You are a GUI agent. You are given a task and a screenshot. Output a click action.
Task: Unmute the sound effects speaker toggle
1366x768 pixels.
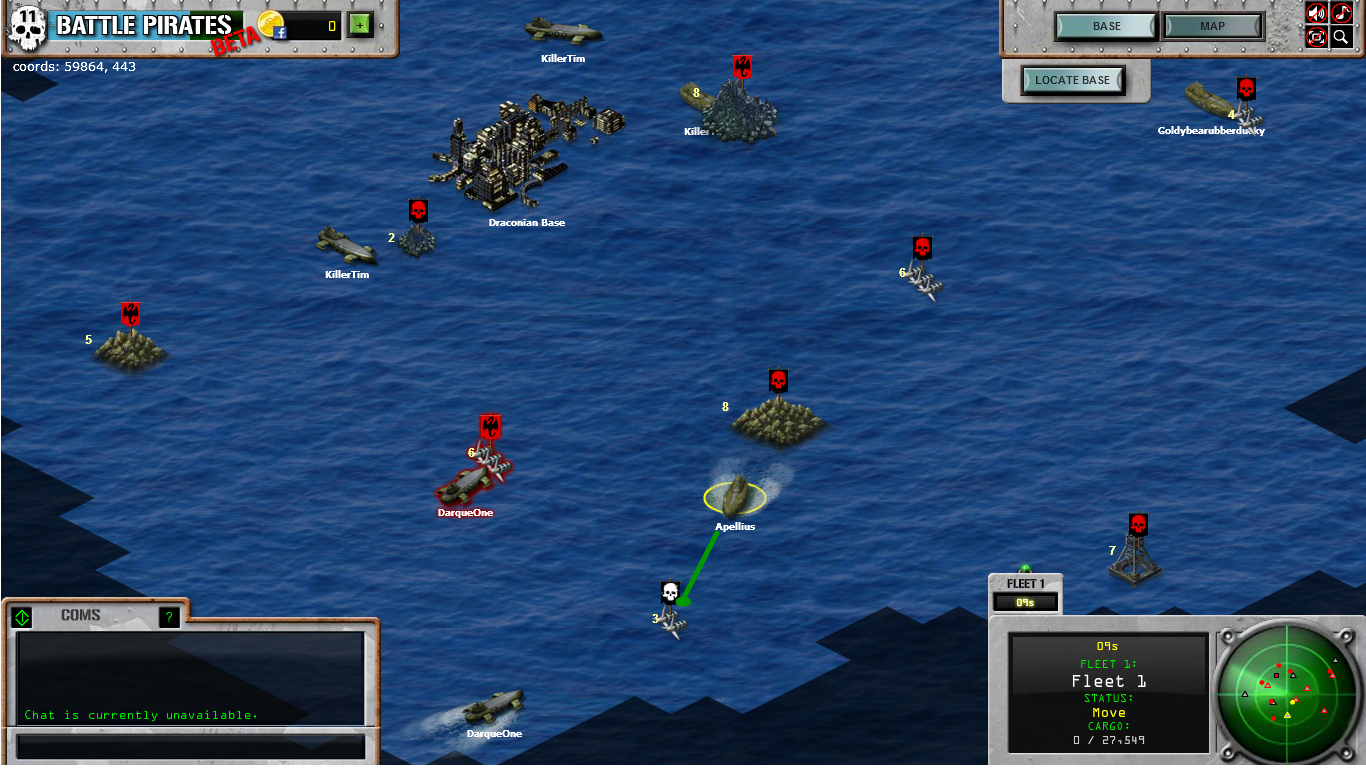coord(1315,13)
